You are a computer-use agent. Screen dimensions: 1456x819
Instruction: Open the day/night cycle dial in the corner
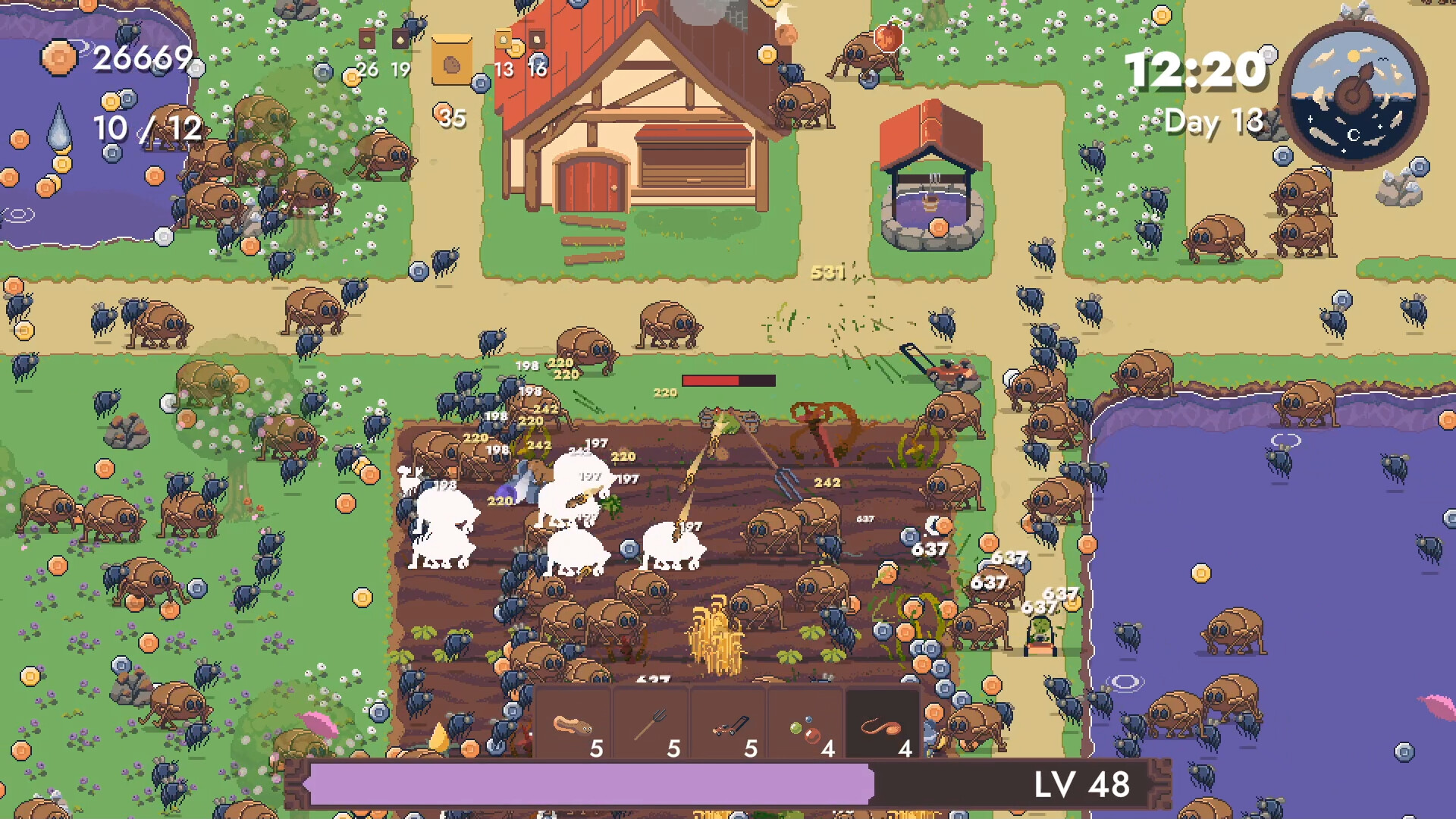(x=1353, y=96)
